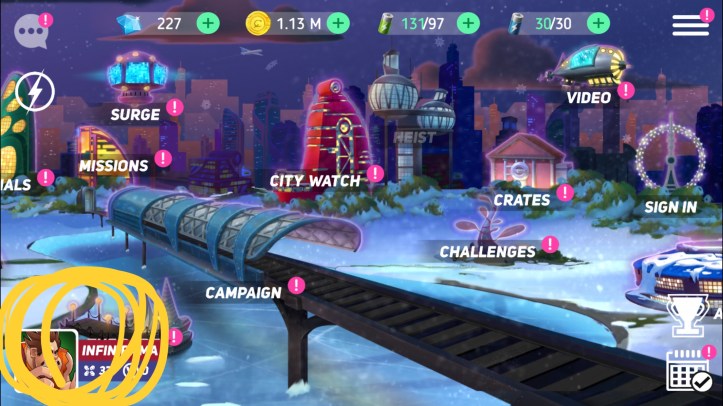
Task: Open the calendar checklist icon
Action: tap(688, 372)
